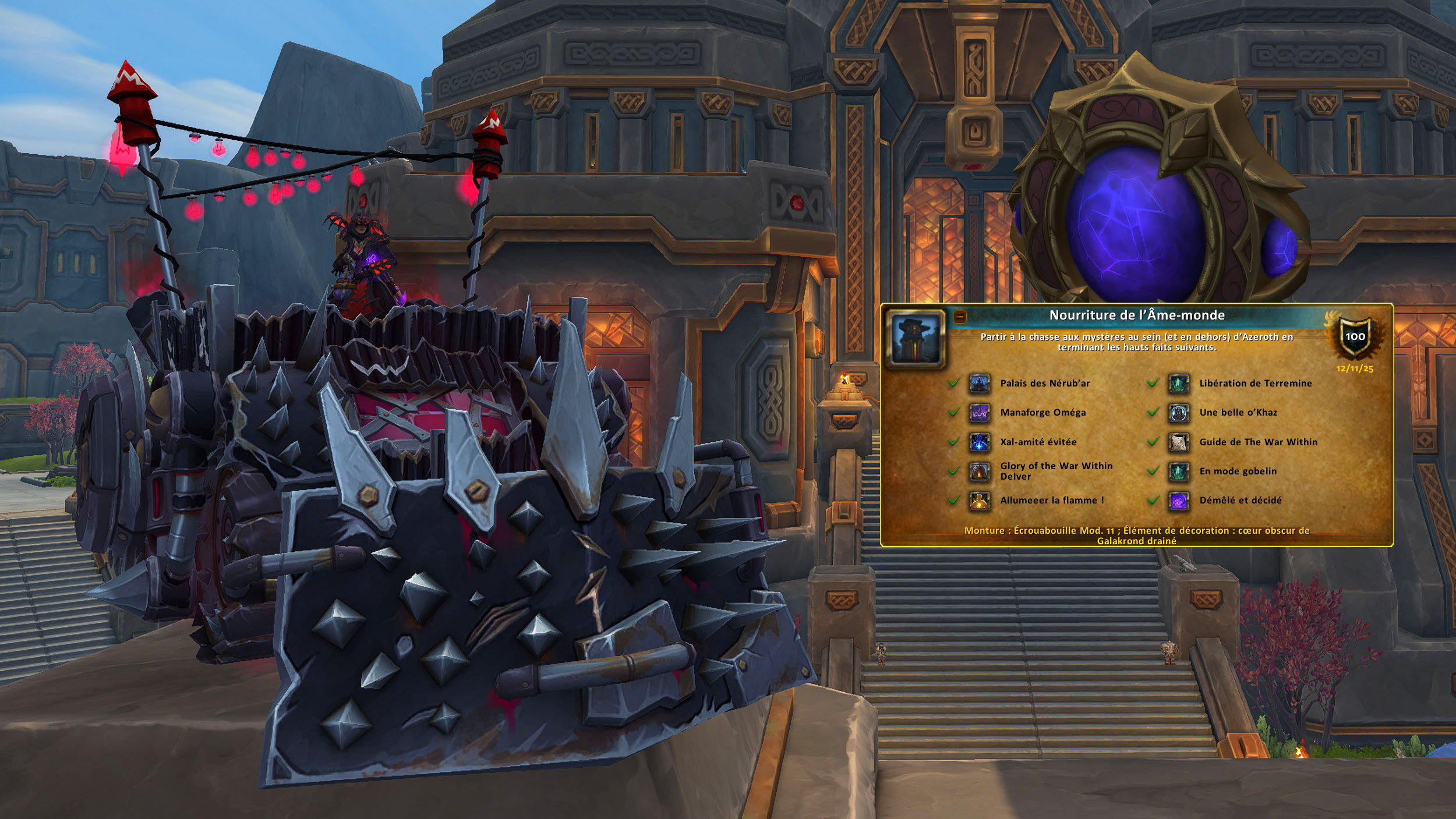Open the Xal-amité évitée achievement
The height and width of the screenshot is (819, 1456).
1038,442
